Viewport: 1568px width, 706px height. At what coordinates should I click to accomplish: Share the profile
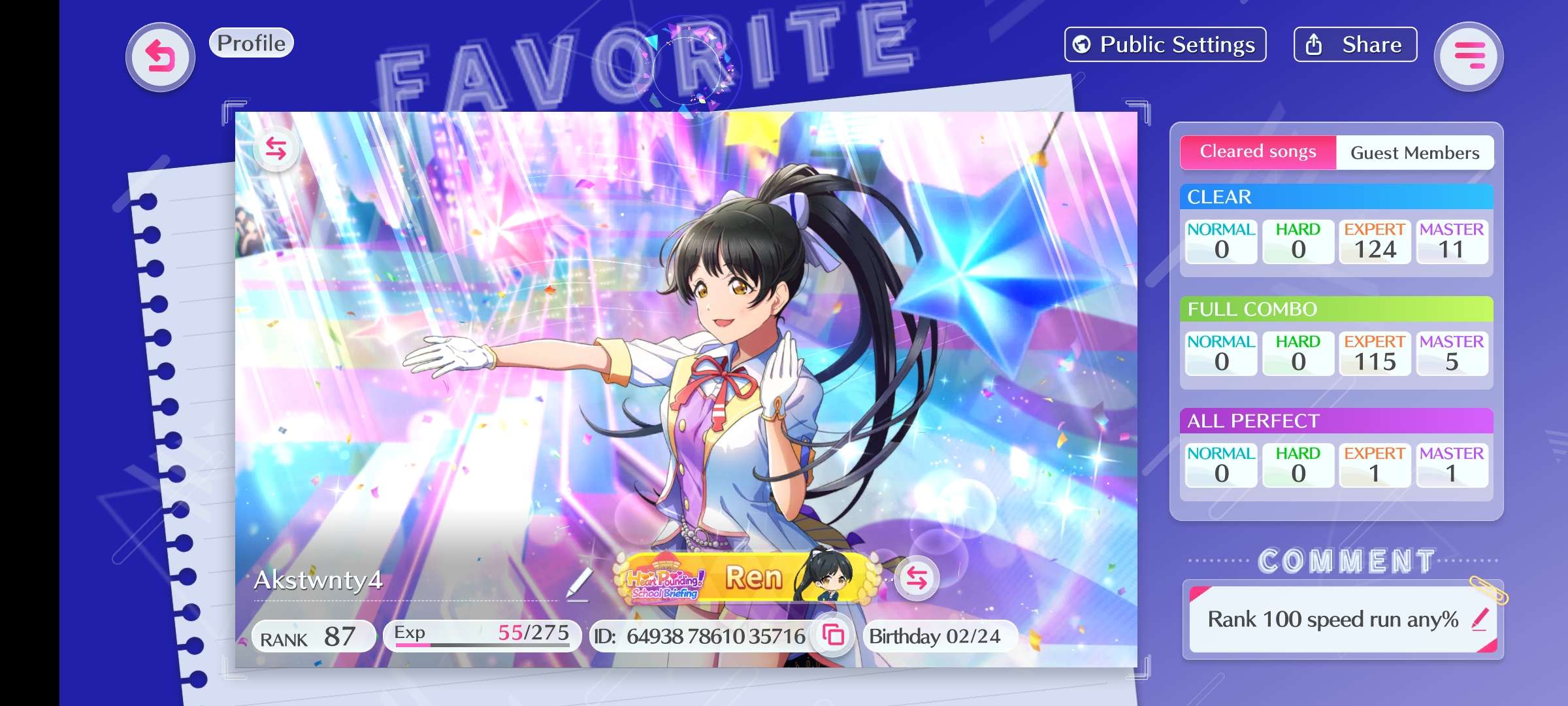tap(1355, 44)
